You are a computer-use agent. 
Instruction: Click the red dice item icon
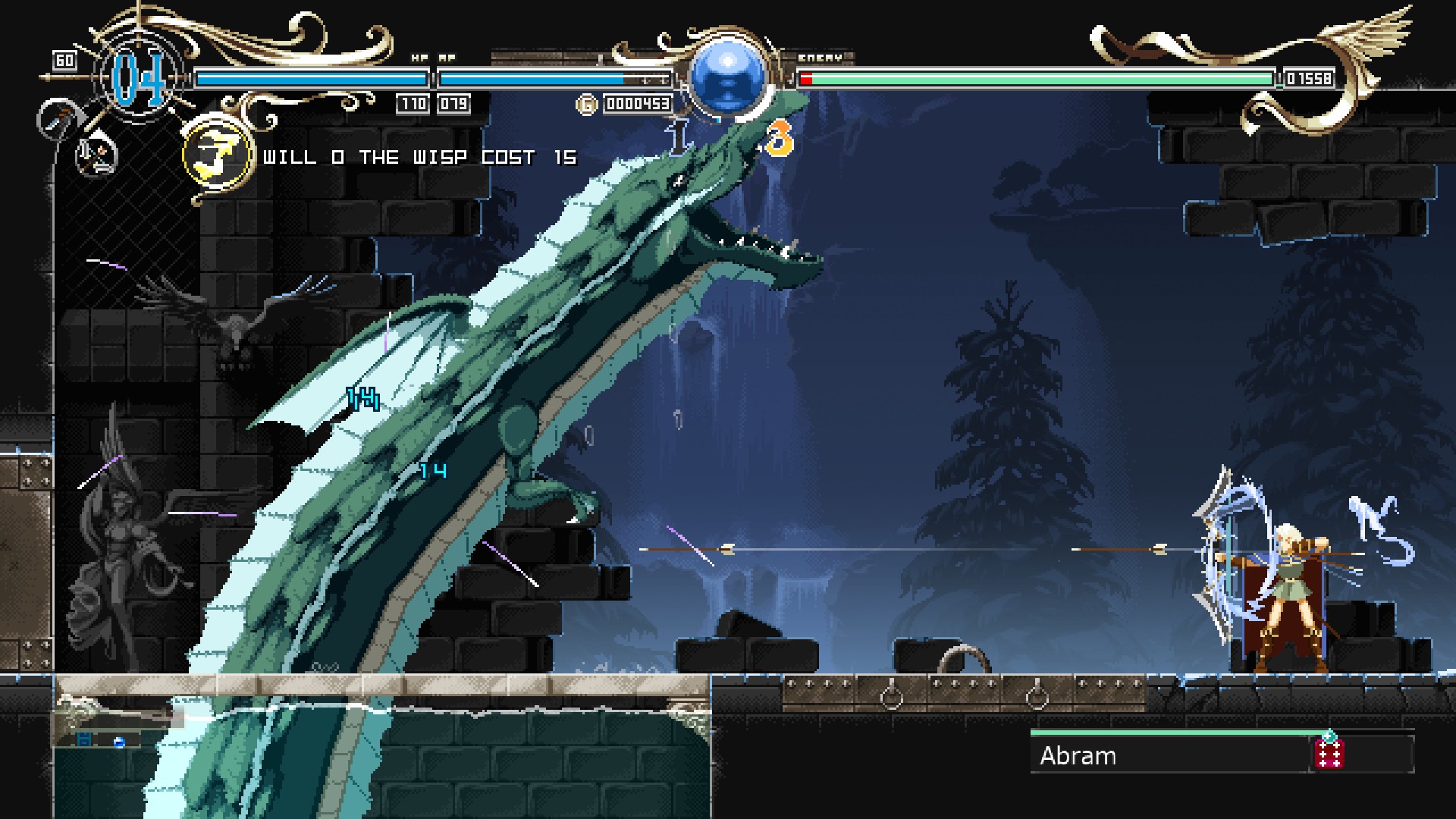[1329, 754]
